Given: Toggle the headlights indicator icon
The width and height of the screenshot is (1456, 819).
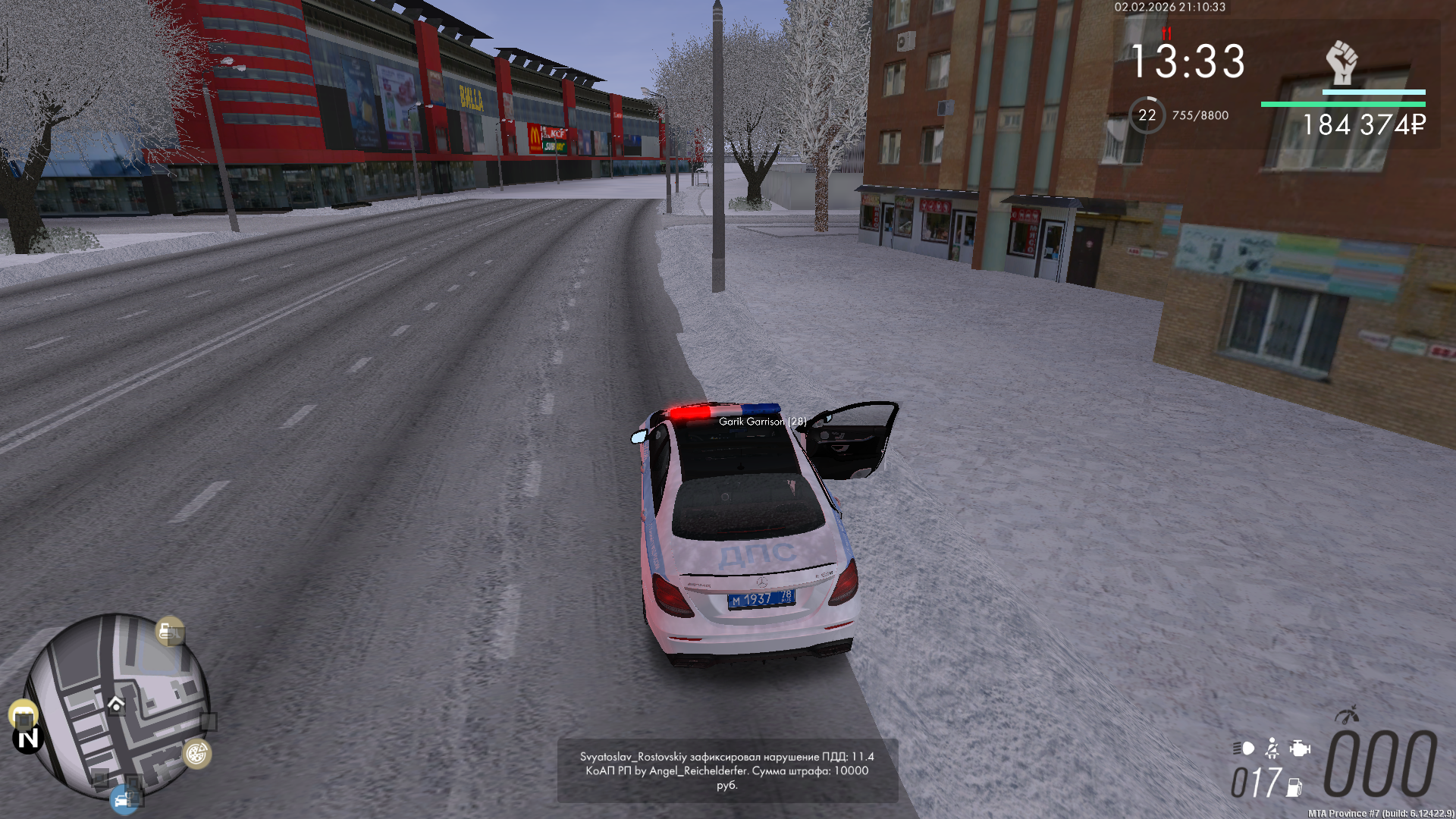Looking at the screenshot, I should point(1244,748).
